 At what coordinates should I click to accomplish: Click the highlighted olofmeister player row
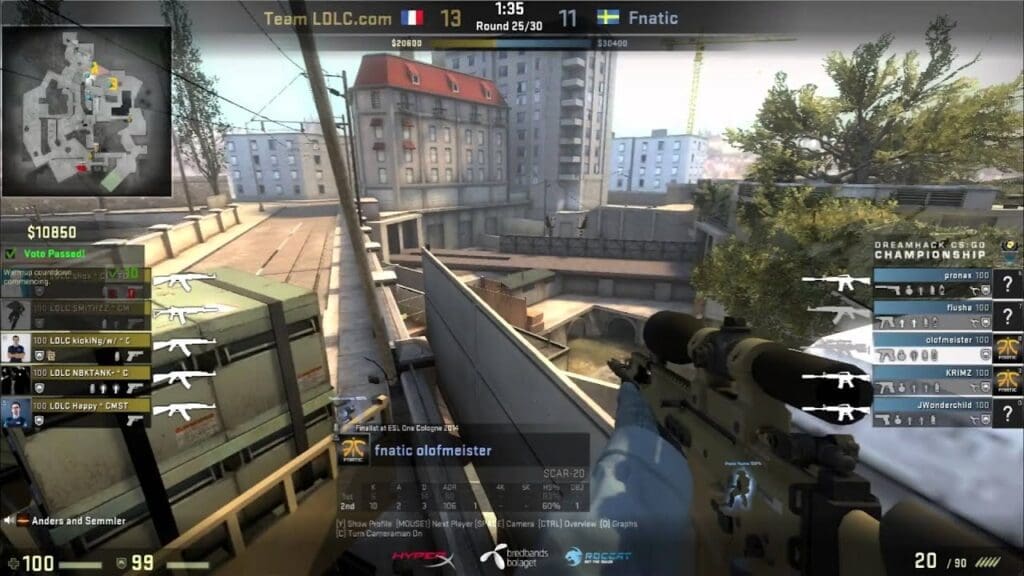[933, 347]
